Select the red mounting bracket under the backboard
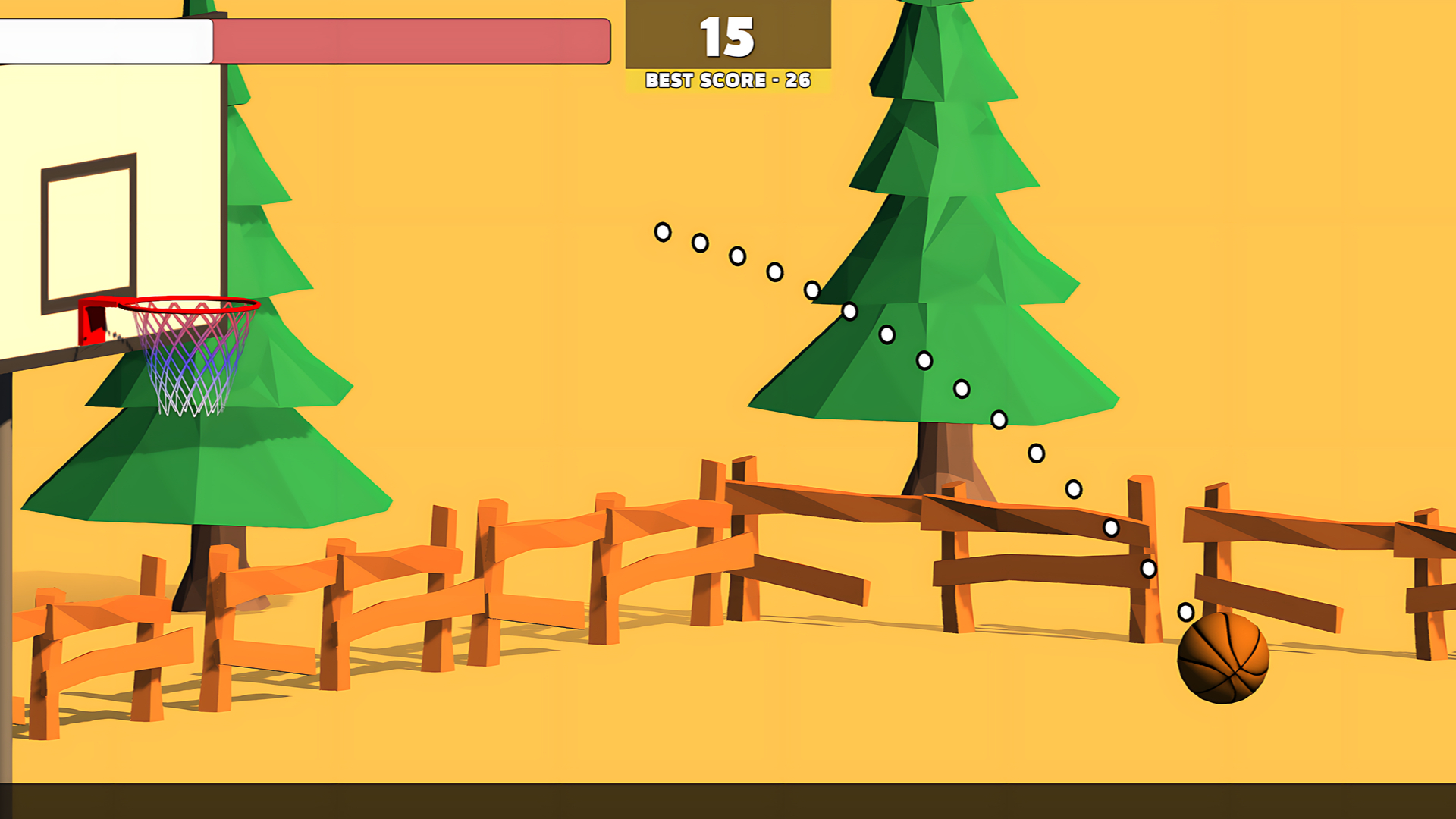Image resolution: width=1456 pixels, height=819 pixels. pos(91,322)
